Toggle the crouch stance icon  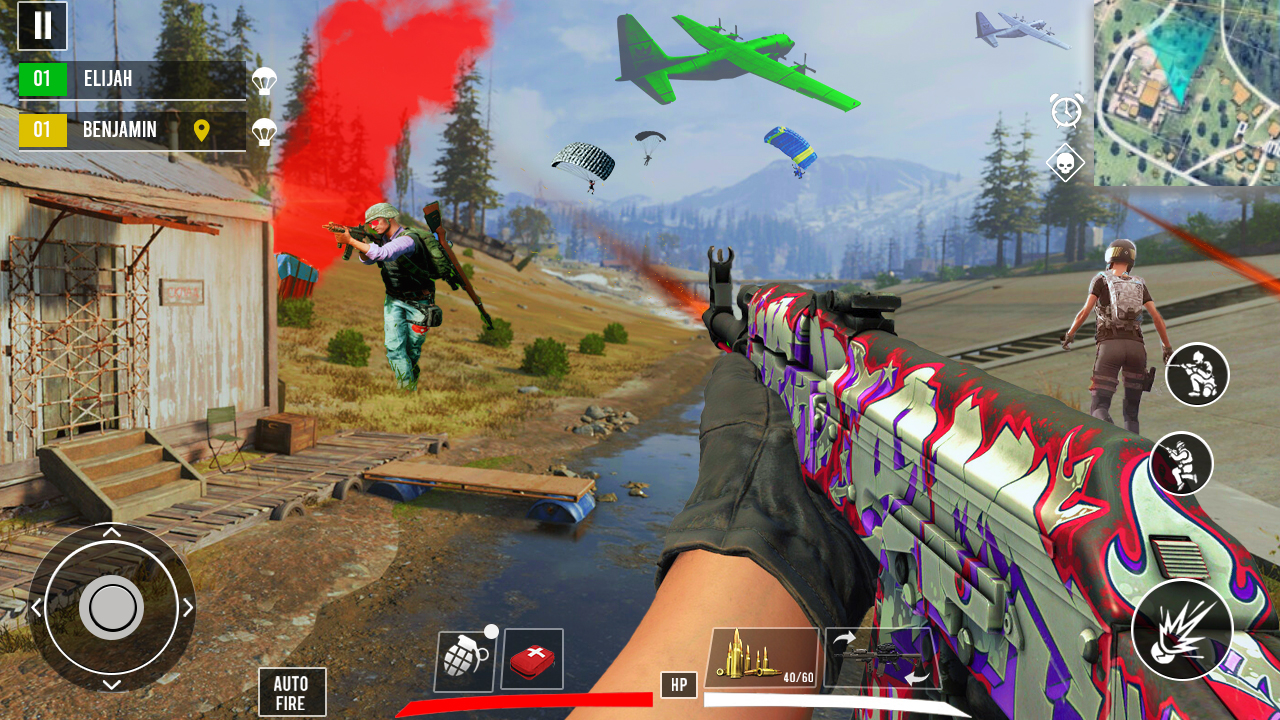1196,375
